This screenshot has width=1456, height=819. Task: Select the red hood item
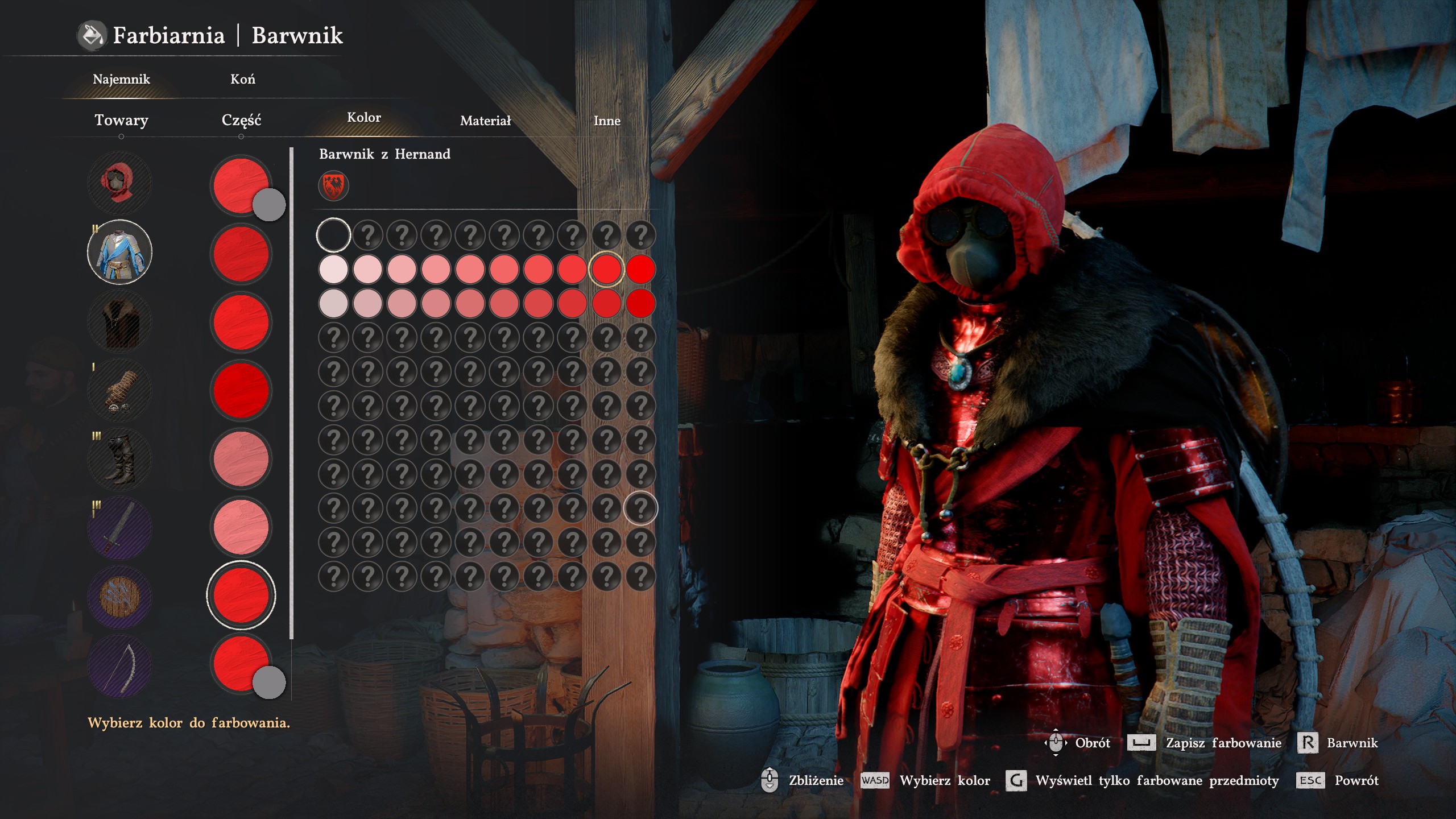119,183
